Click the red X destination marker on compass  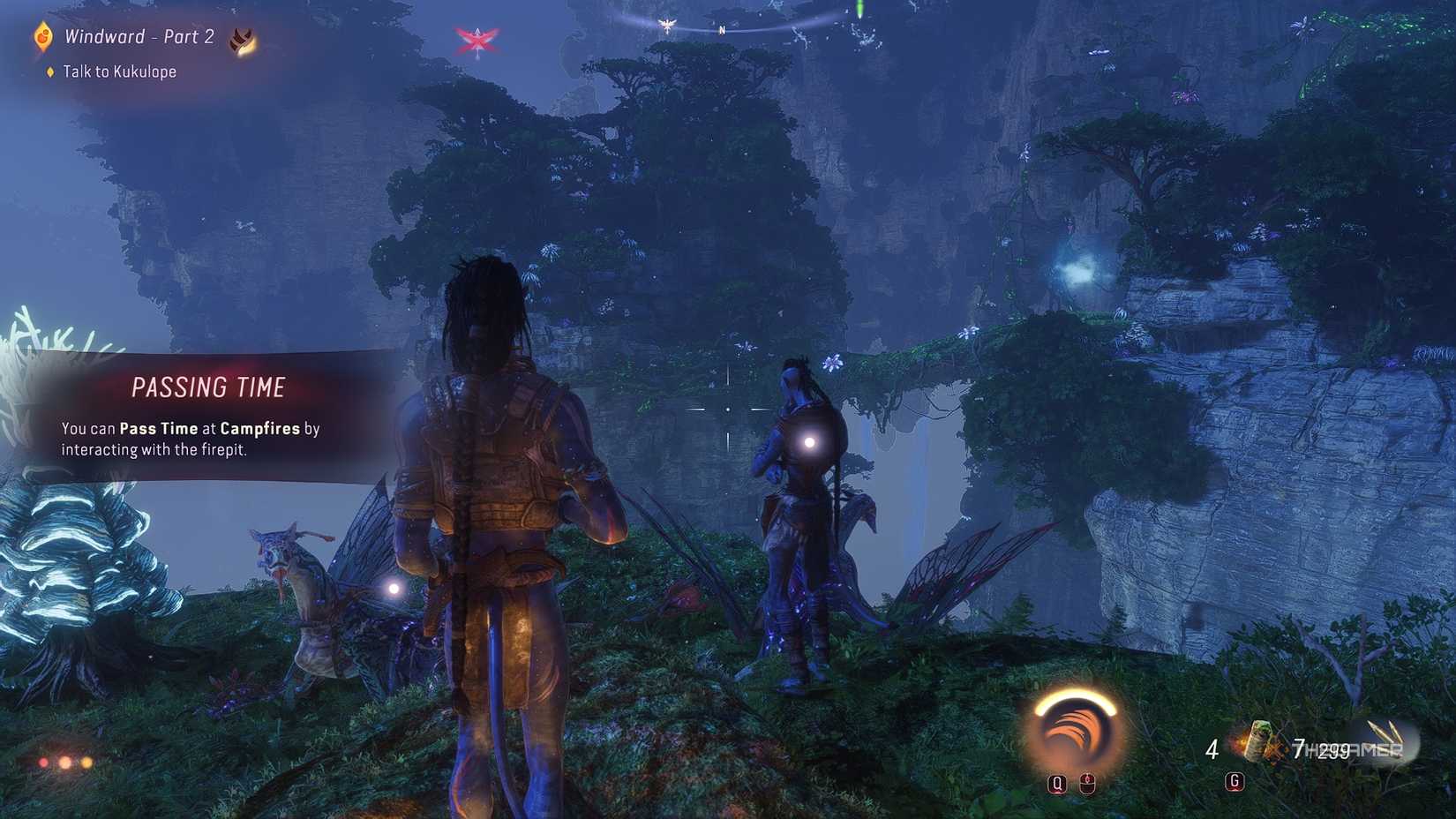[x=477, y=39]
